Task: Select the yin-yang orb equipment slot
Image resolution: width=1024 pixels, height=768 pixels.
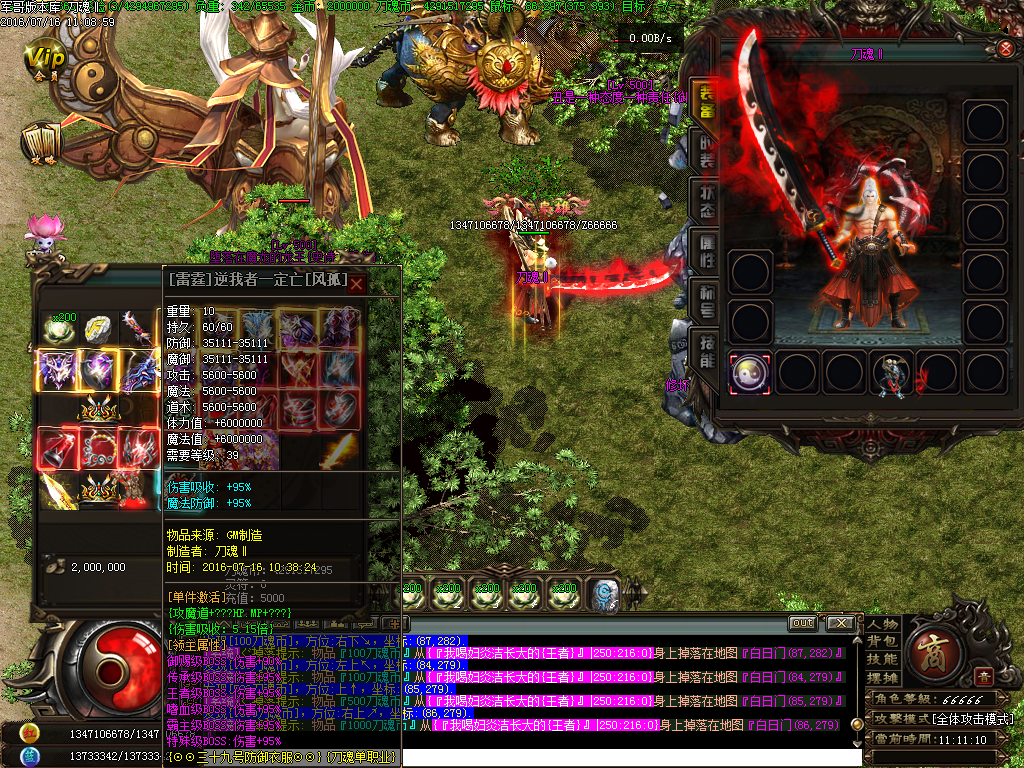Action: [x=750, y=372]
